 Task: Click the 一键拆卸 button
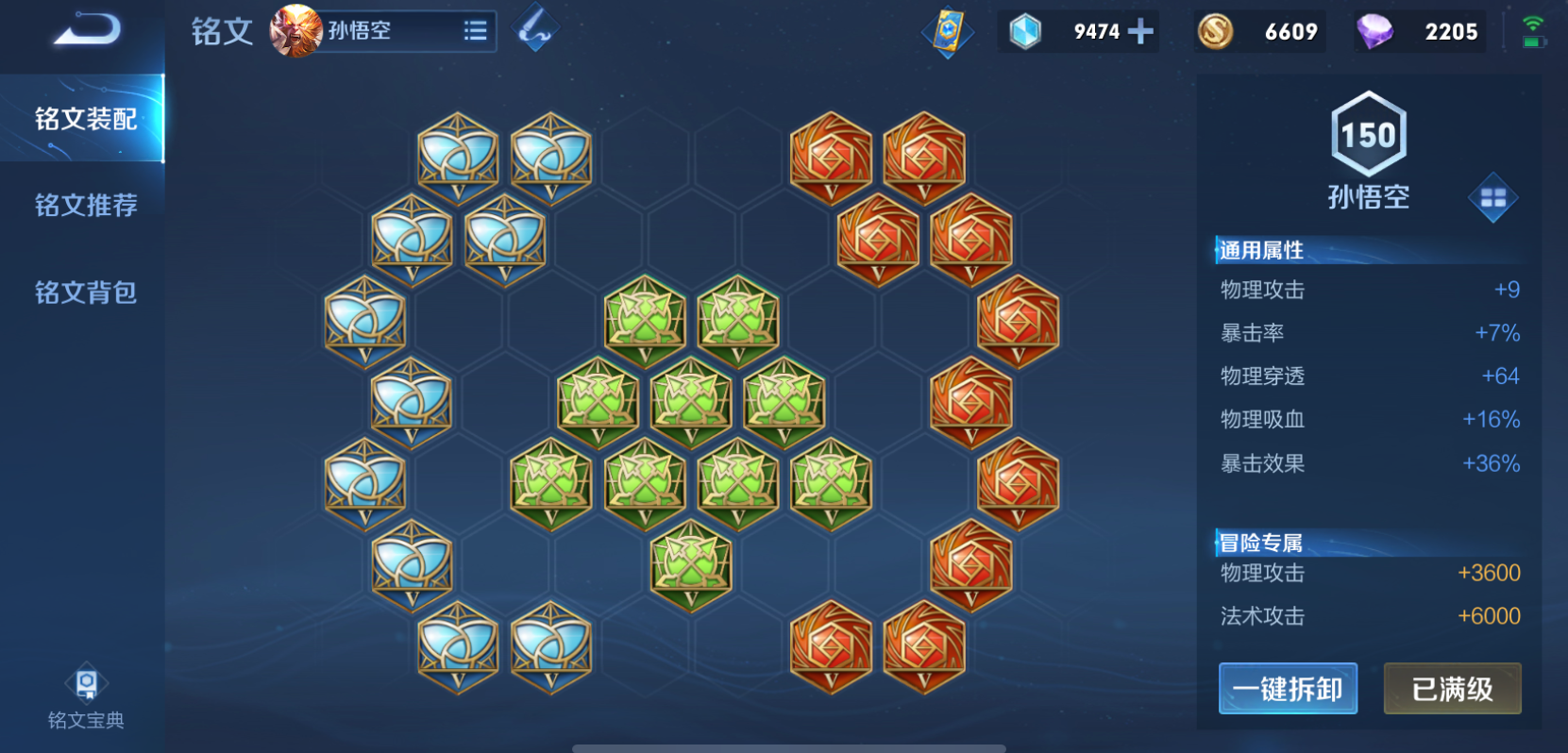point(1288,689)
